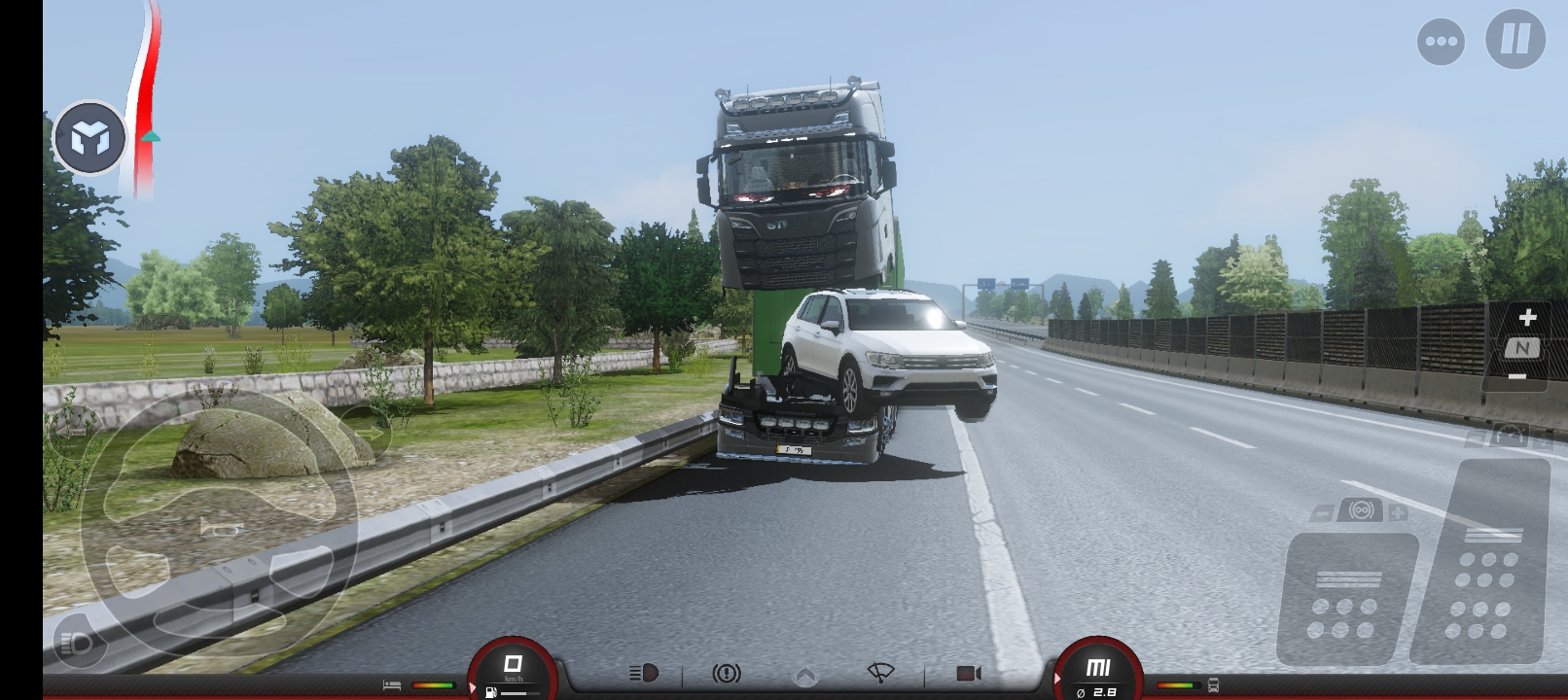Switch camera view with the camera icon
The image size is (1568, 700).
(969, 673)
